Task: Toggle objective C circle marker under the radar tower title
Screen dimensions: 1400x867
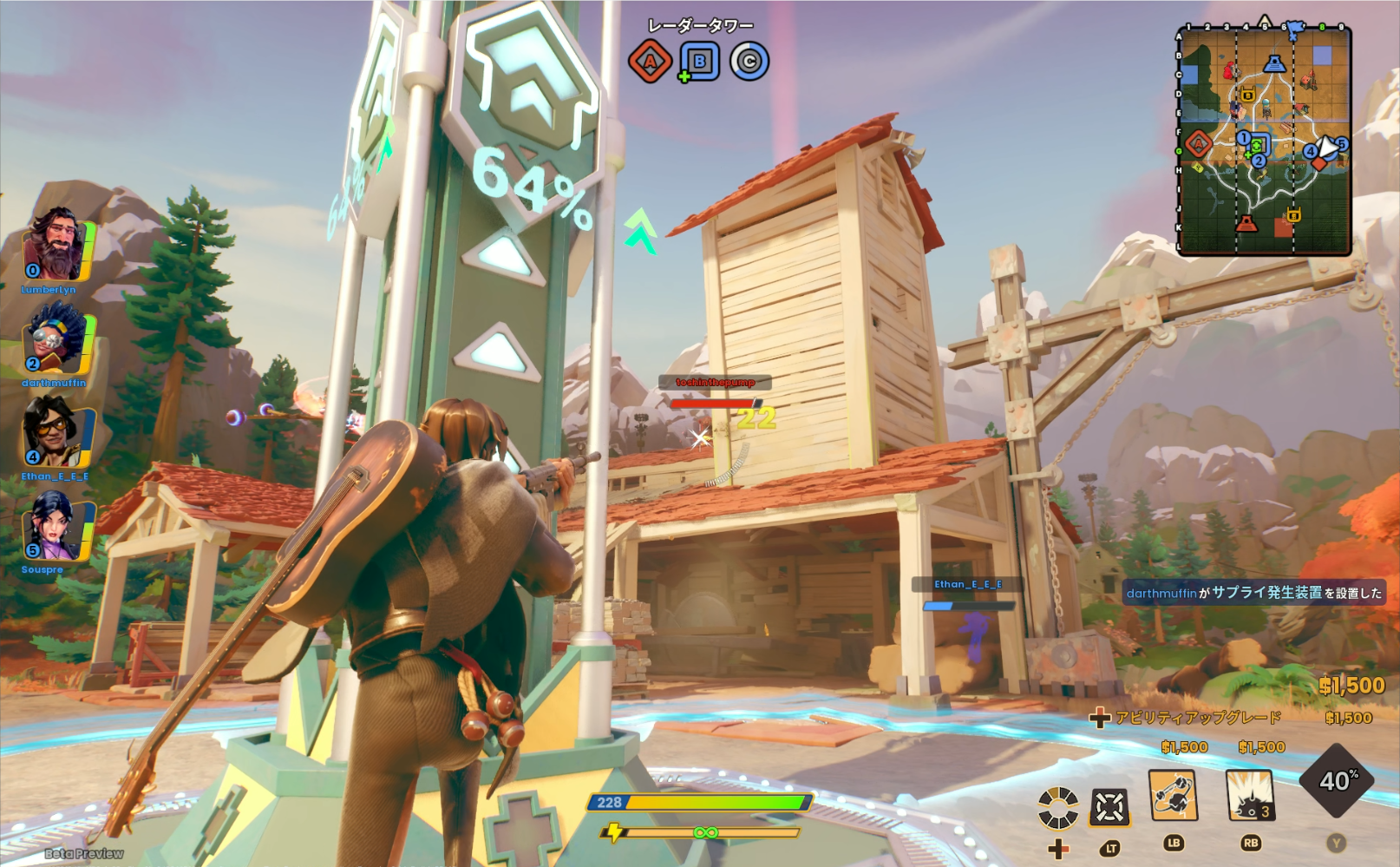Action: click(748, 62)
